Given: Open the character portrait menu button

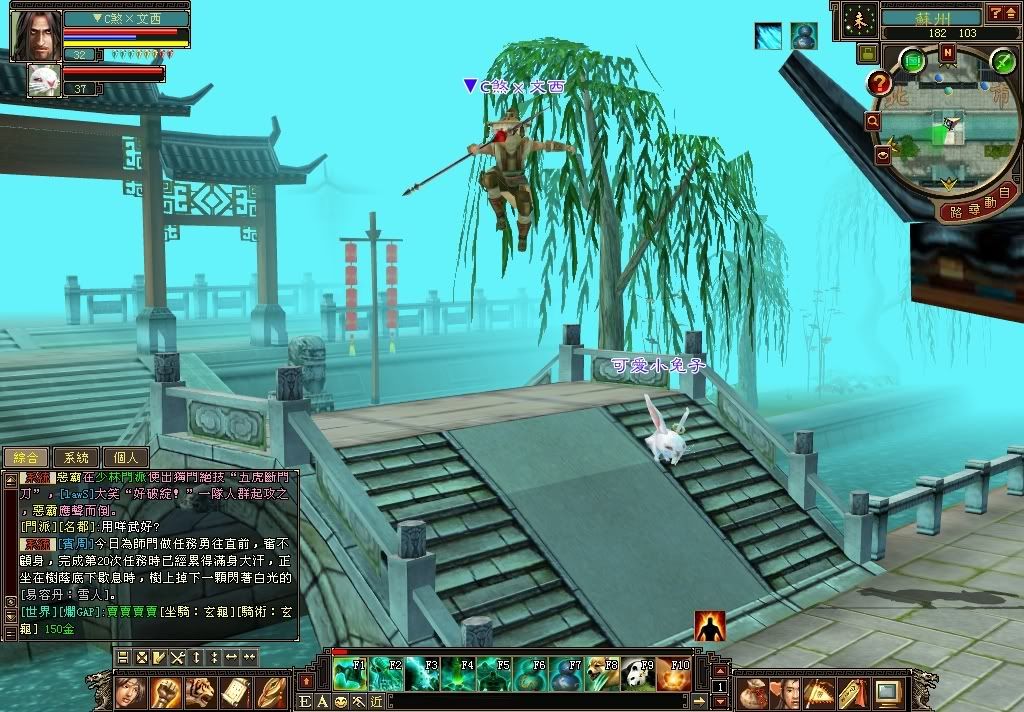Looking at the screenshot, I should (131, 692).
